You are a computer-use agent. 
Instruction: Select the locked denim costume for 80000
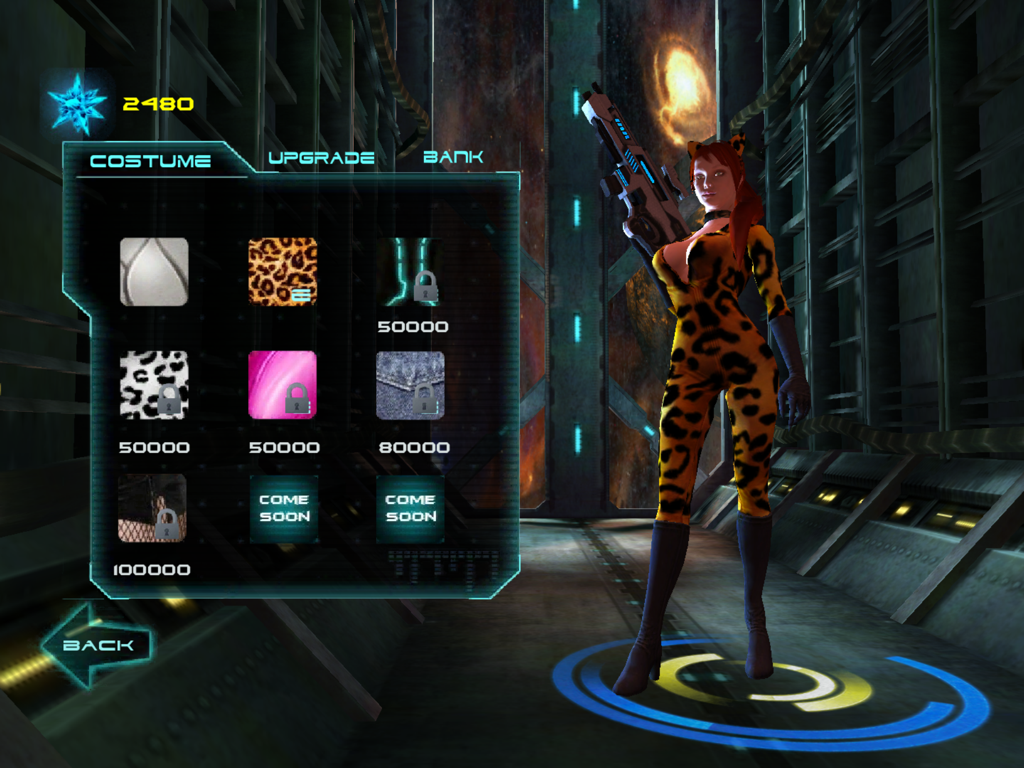click(411, 385)
